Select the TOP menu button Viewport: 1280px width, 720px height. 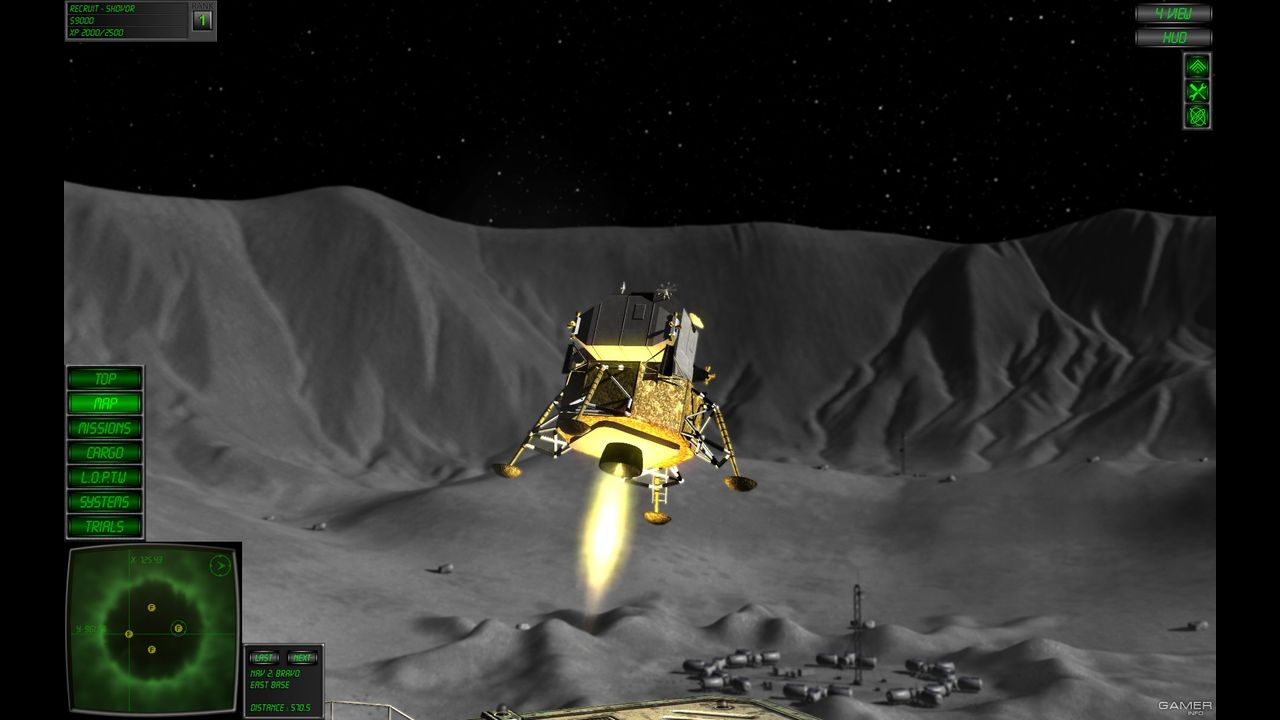[105, 378]
